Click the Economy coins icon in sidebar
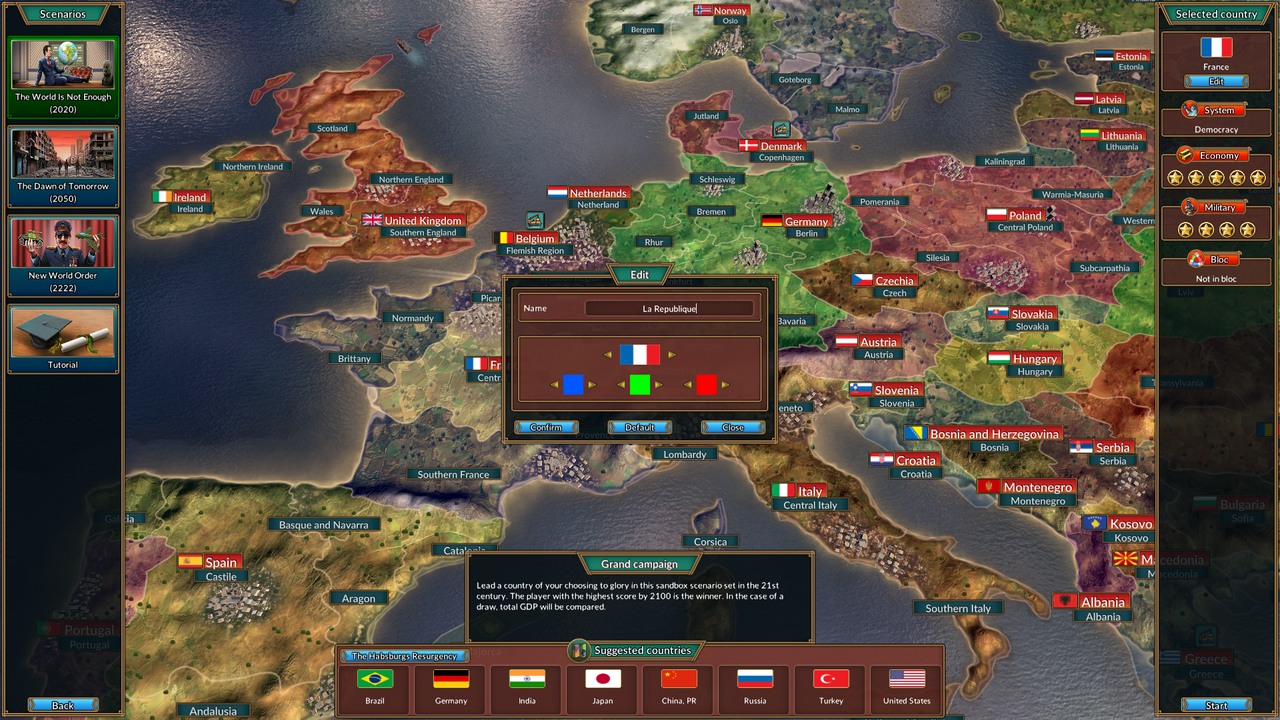The height and width of the screenshot is (720, 1280). [1187, 155]
